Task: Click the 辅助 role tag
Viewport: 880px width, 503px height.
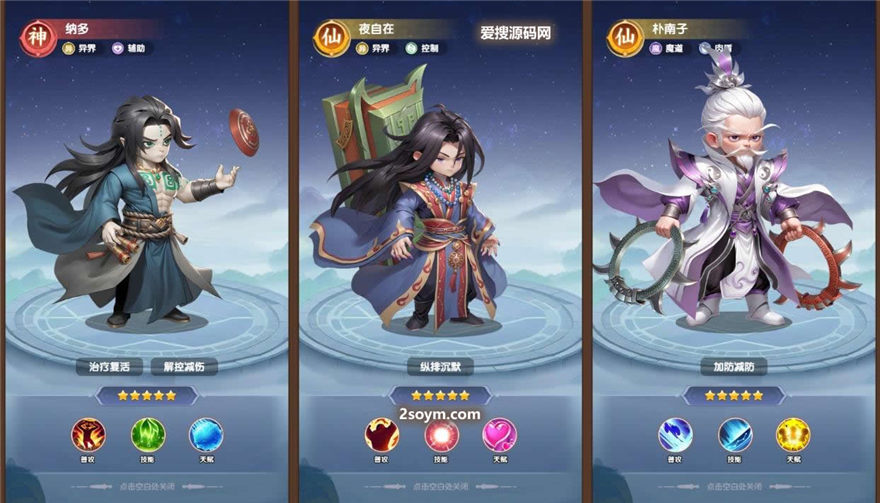Action: (x=132, y=48)
